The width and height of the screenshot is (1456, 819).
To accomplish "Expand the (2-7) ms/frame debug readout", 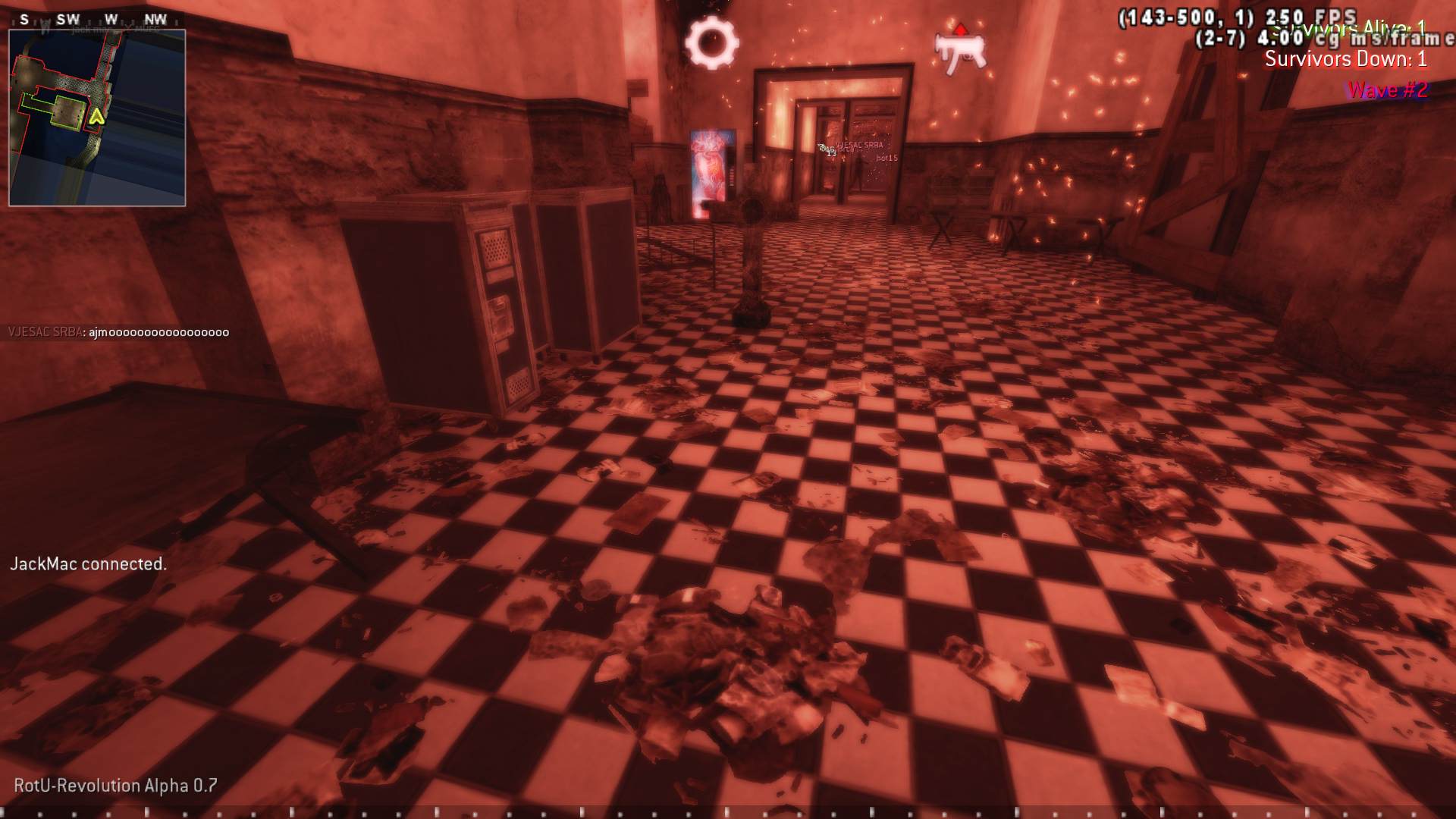I will pyautogui.click(x=1323, y=39).
